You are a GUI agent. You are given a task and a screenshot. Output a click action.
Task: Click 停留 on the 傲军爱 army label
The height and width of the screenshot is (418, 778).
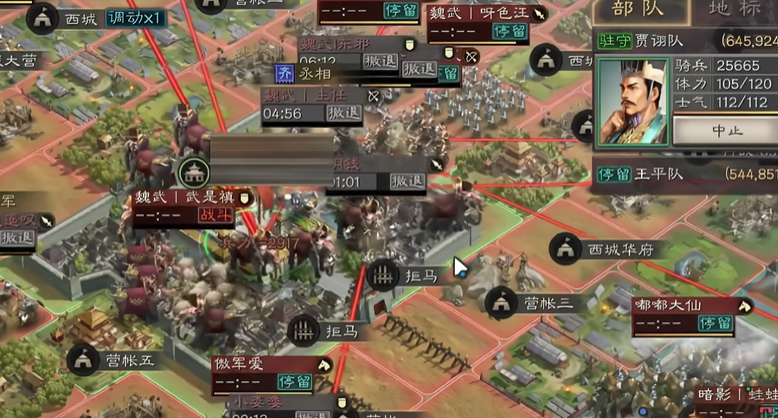coord(294,382)
